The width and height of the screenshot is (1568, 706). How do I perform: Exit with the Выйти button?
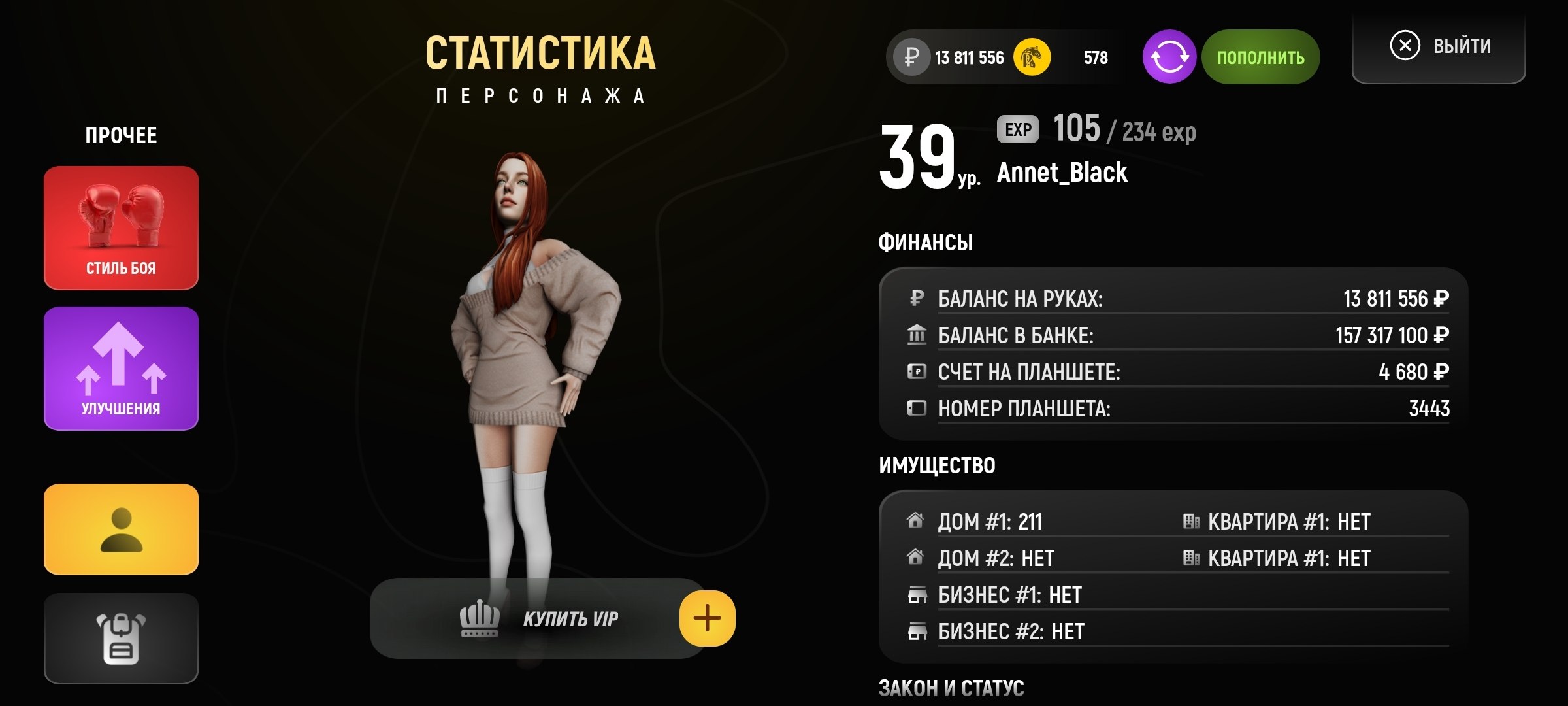coord(1439,47)
